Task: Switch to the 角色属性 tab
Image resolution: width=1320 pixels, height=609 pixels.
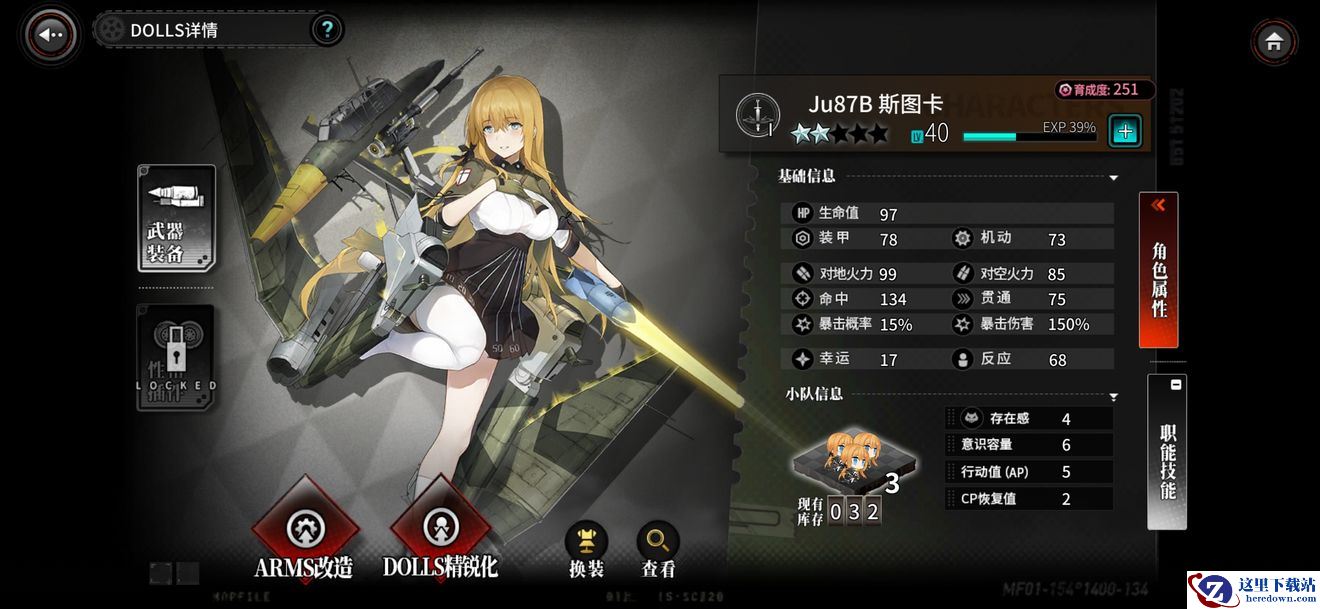Action: point(1158,270)
